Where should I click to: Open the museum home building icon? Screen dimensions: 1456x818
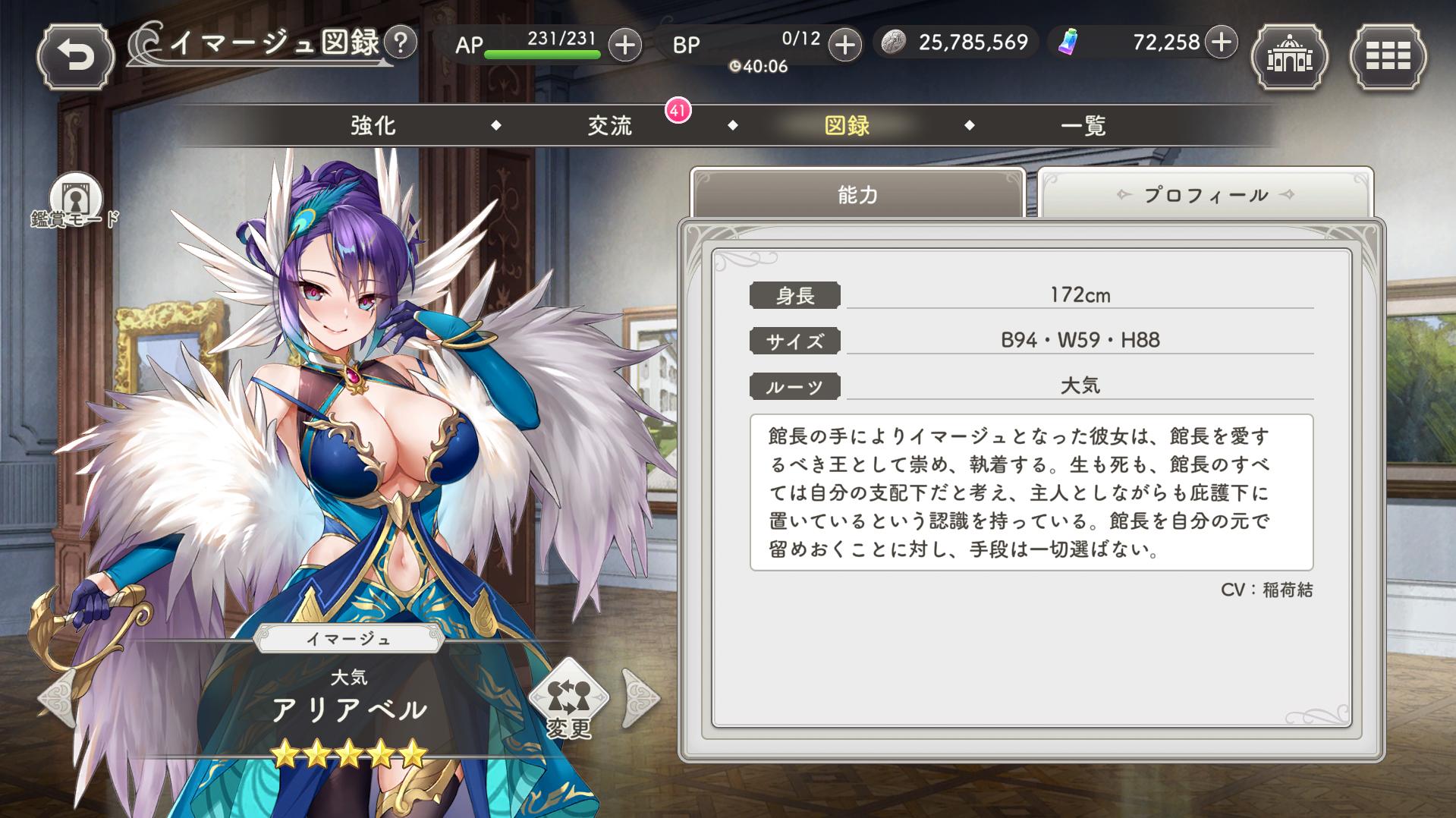click(1289, 57)
